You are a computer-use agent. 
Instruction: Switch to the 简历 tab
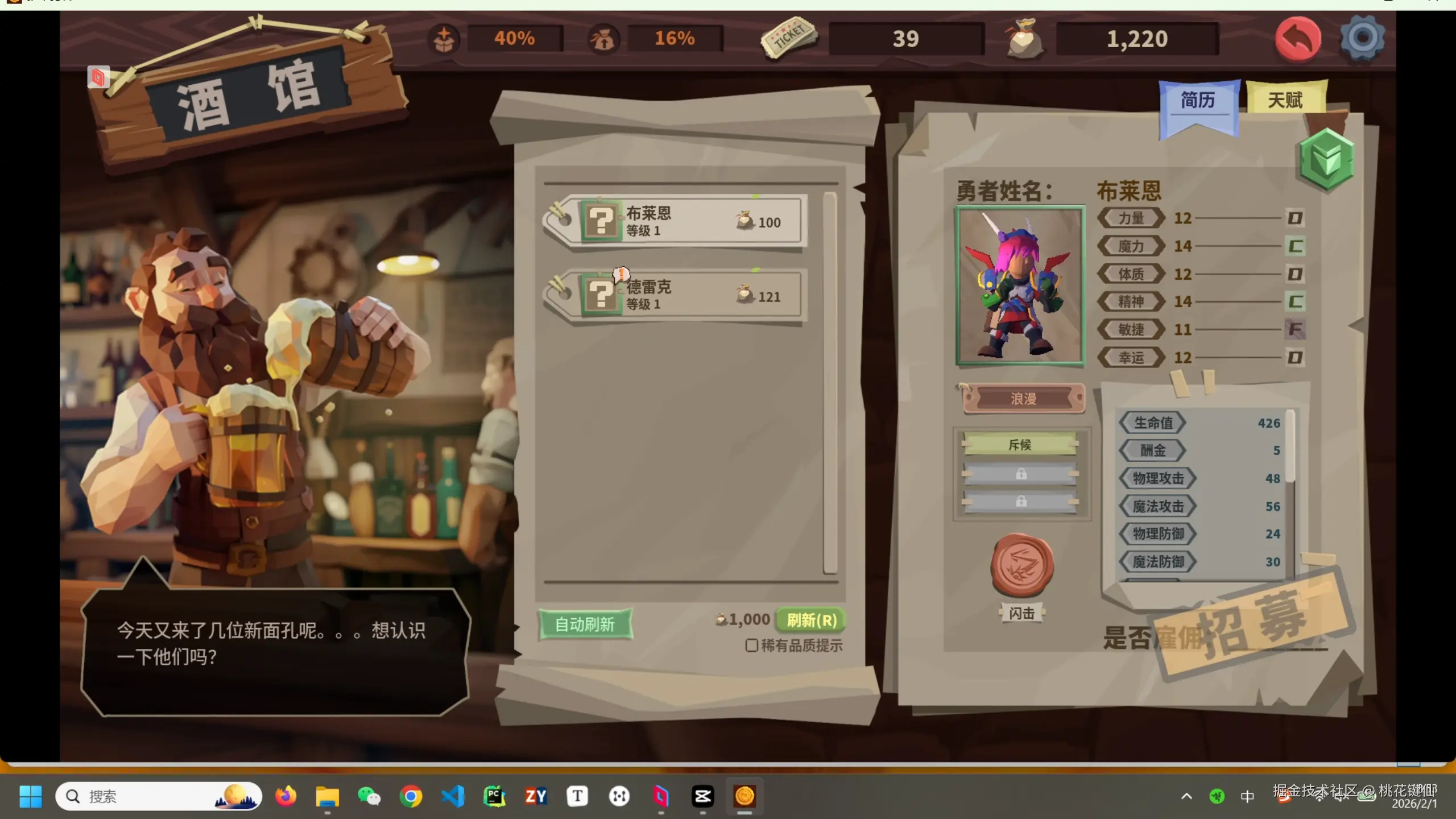tap(1198, 101)
